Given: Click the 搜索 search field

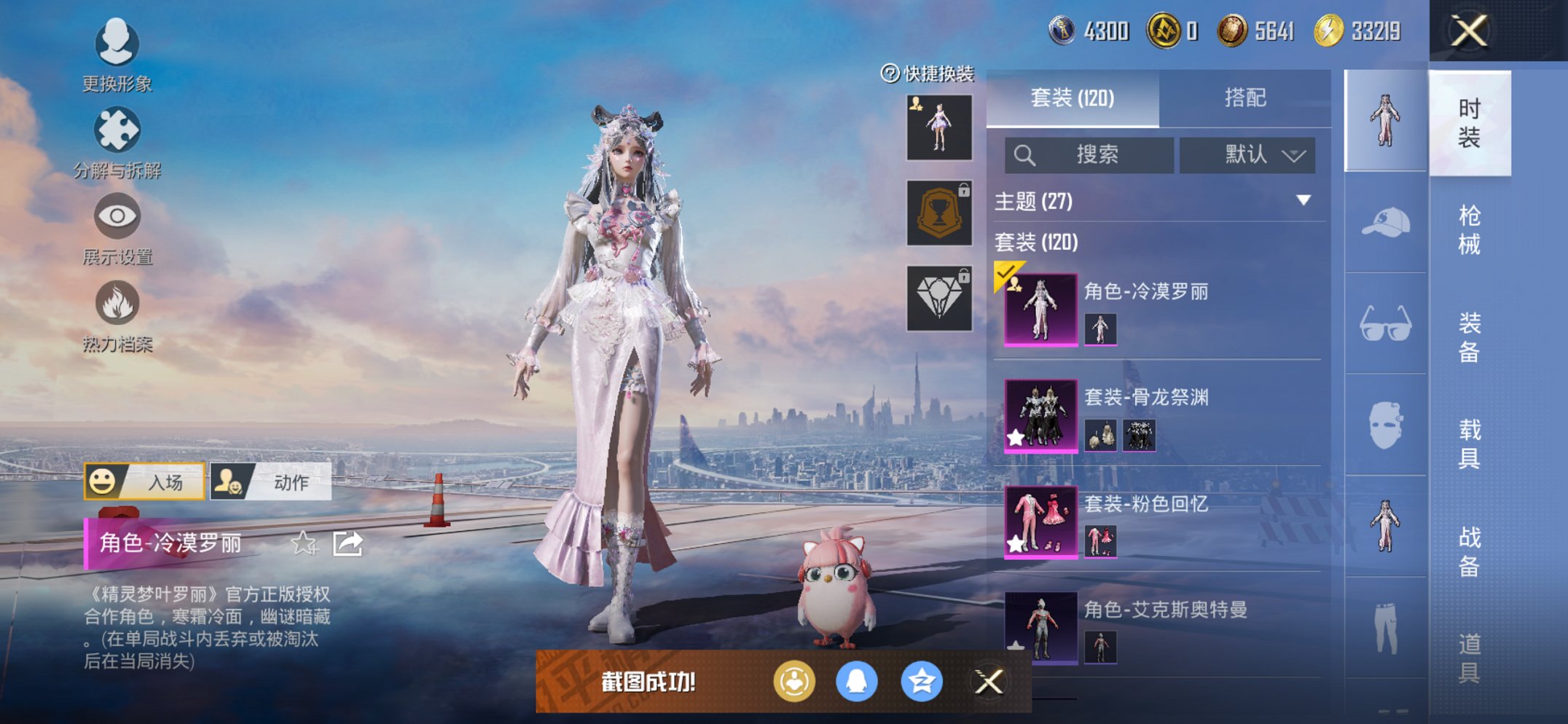Looking at the screenshot, I should tap(1089, 154).
